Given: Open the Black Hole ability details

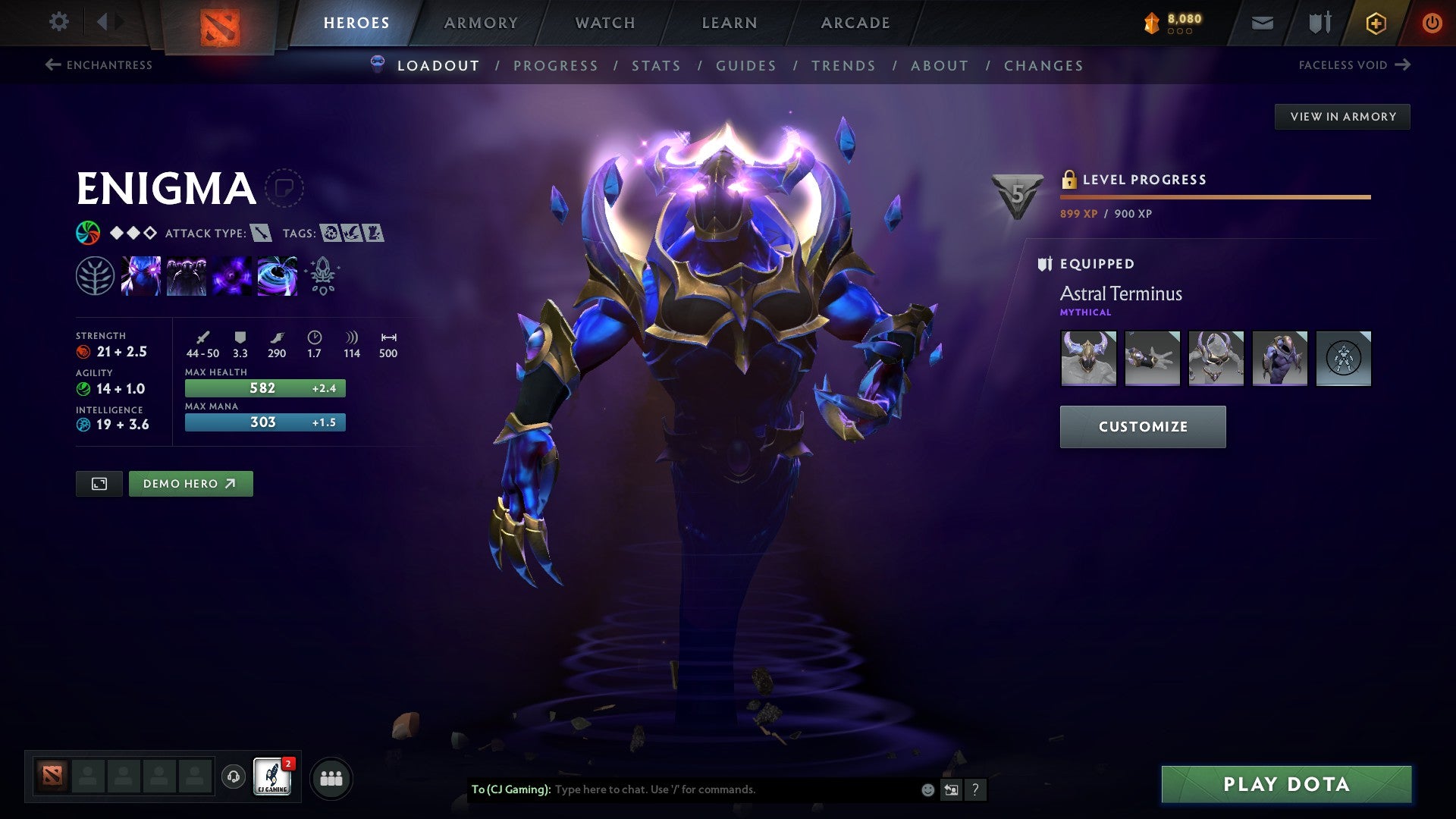Looking at the screenshot, I should [278, 277].
